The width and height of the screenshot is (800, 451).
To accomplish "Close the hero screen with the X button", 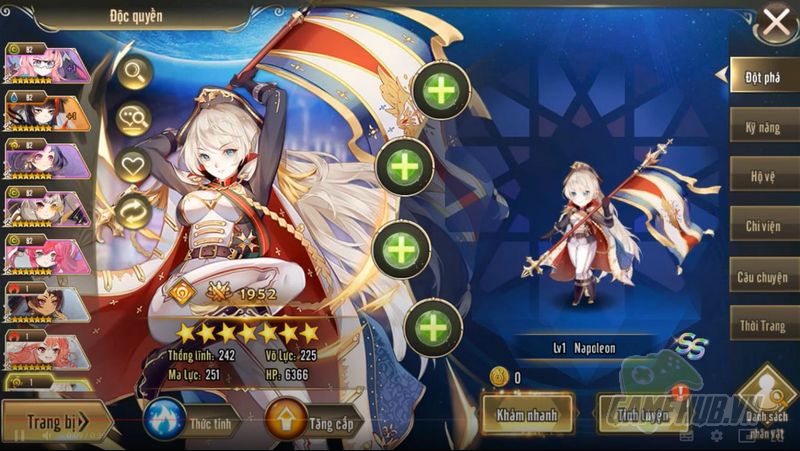I will coord(776,22).
